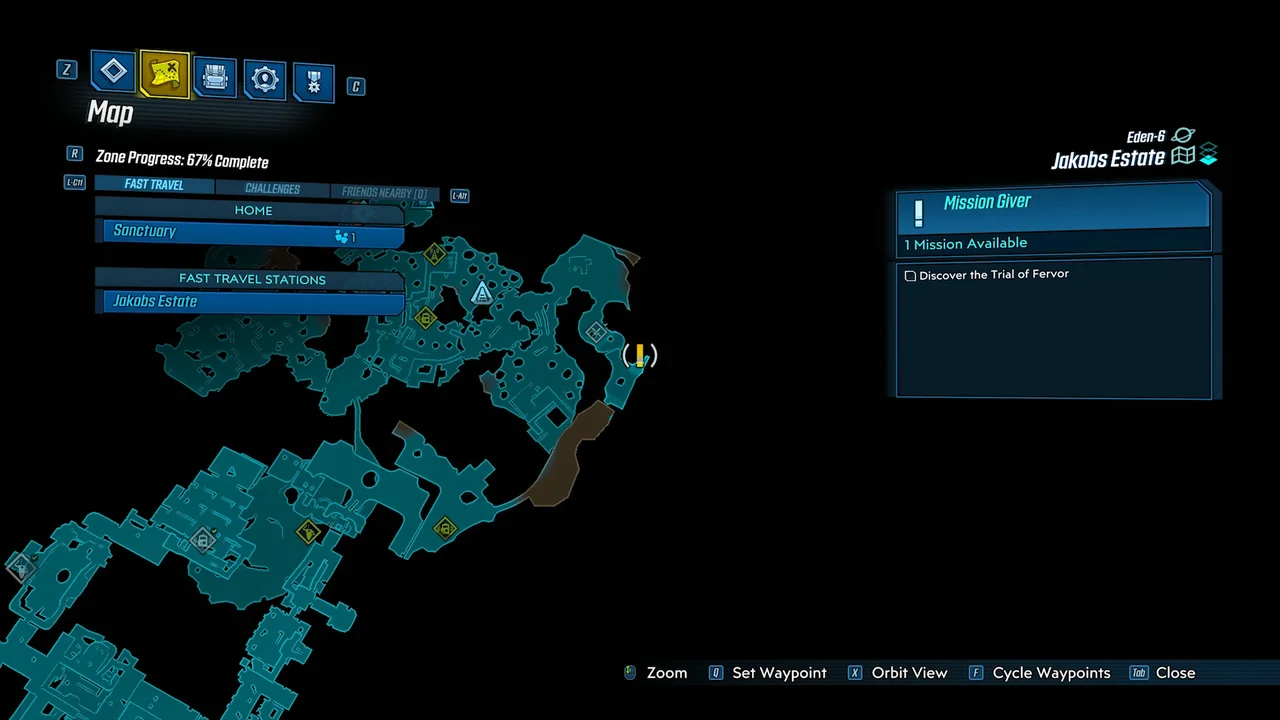This screenshot has width=1280, height=720.
Task: Select the highlighted Map tab icon
Action: (x=164, y=73)
